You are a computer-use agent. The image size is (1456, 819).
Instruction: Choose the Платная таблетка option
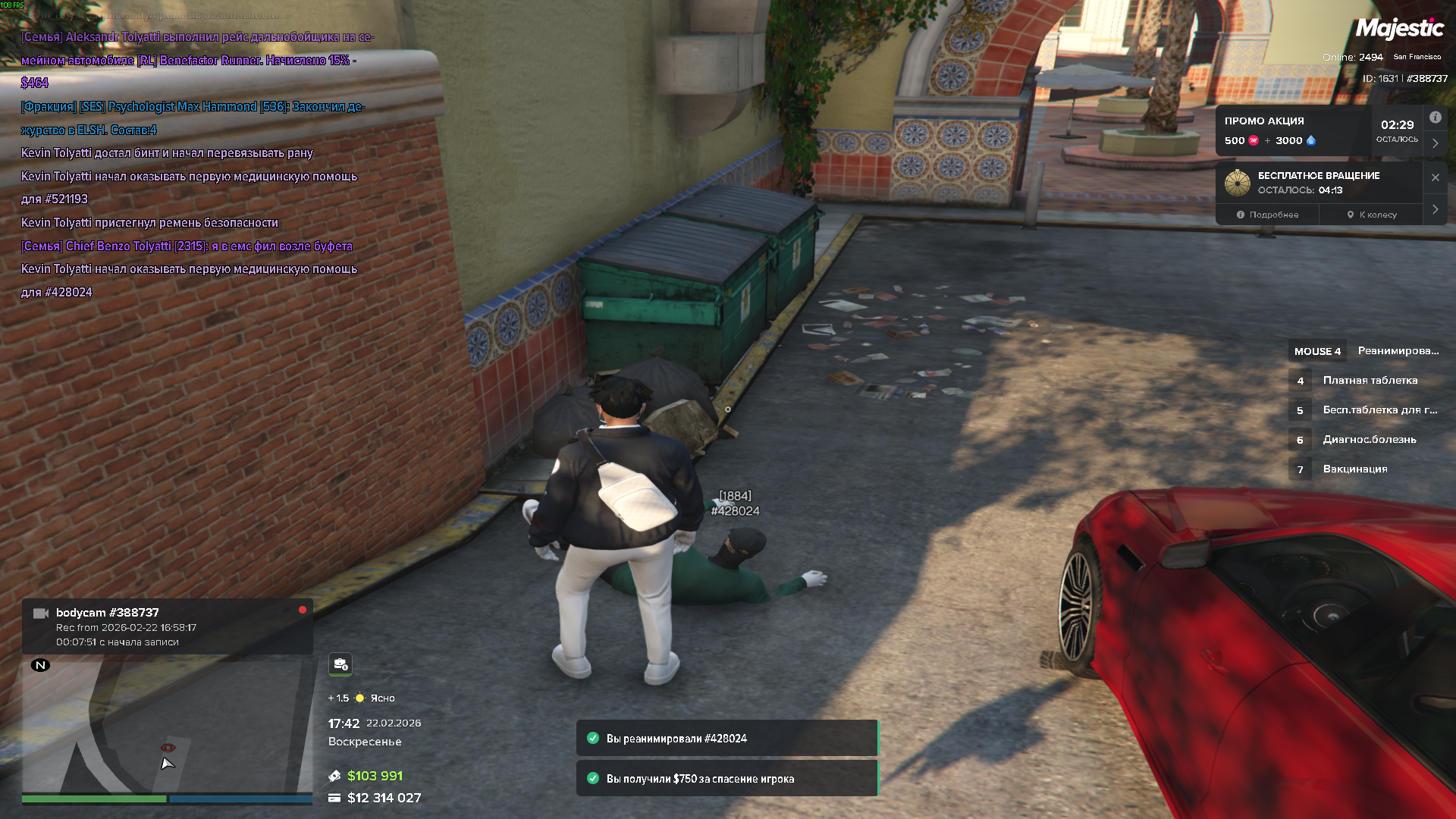tap(1370, 380)
